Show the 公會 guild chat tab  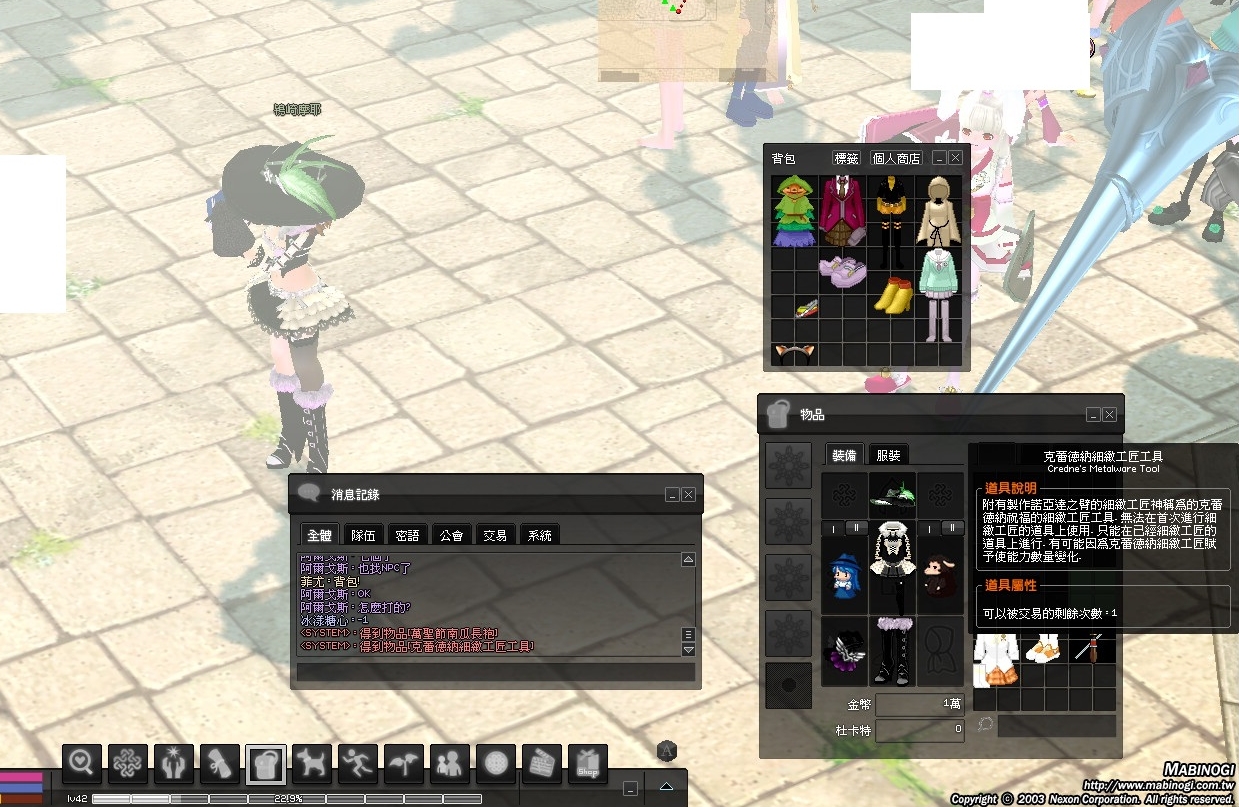(451, 535)
